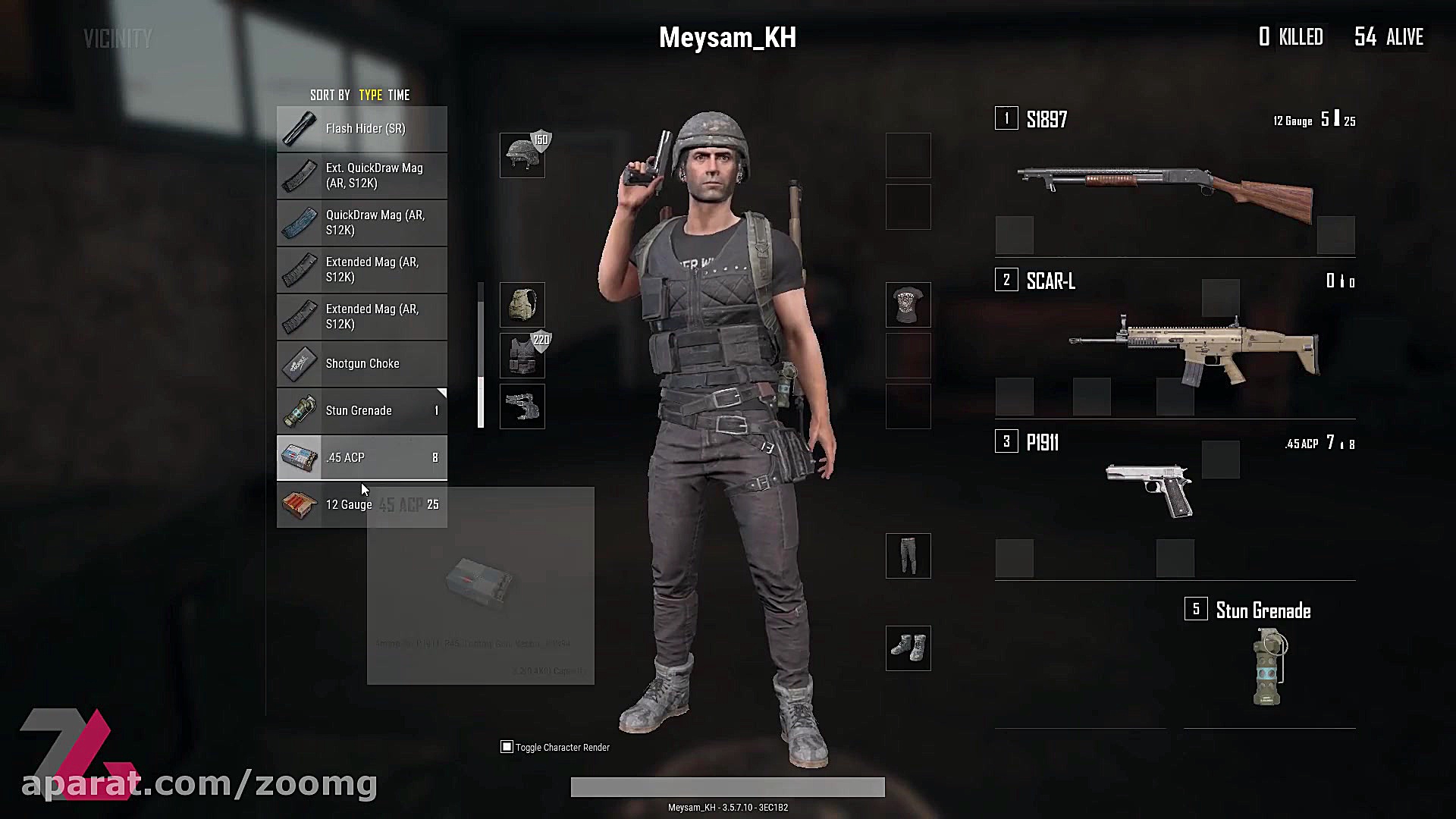Click the equipped vest icon
Image resolution: width=1456 pixels, height=819 pixels.
(x=522, y=355)
